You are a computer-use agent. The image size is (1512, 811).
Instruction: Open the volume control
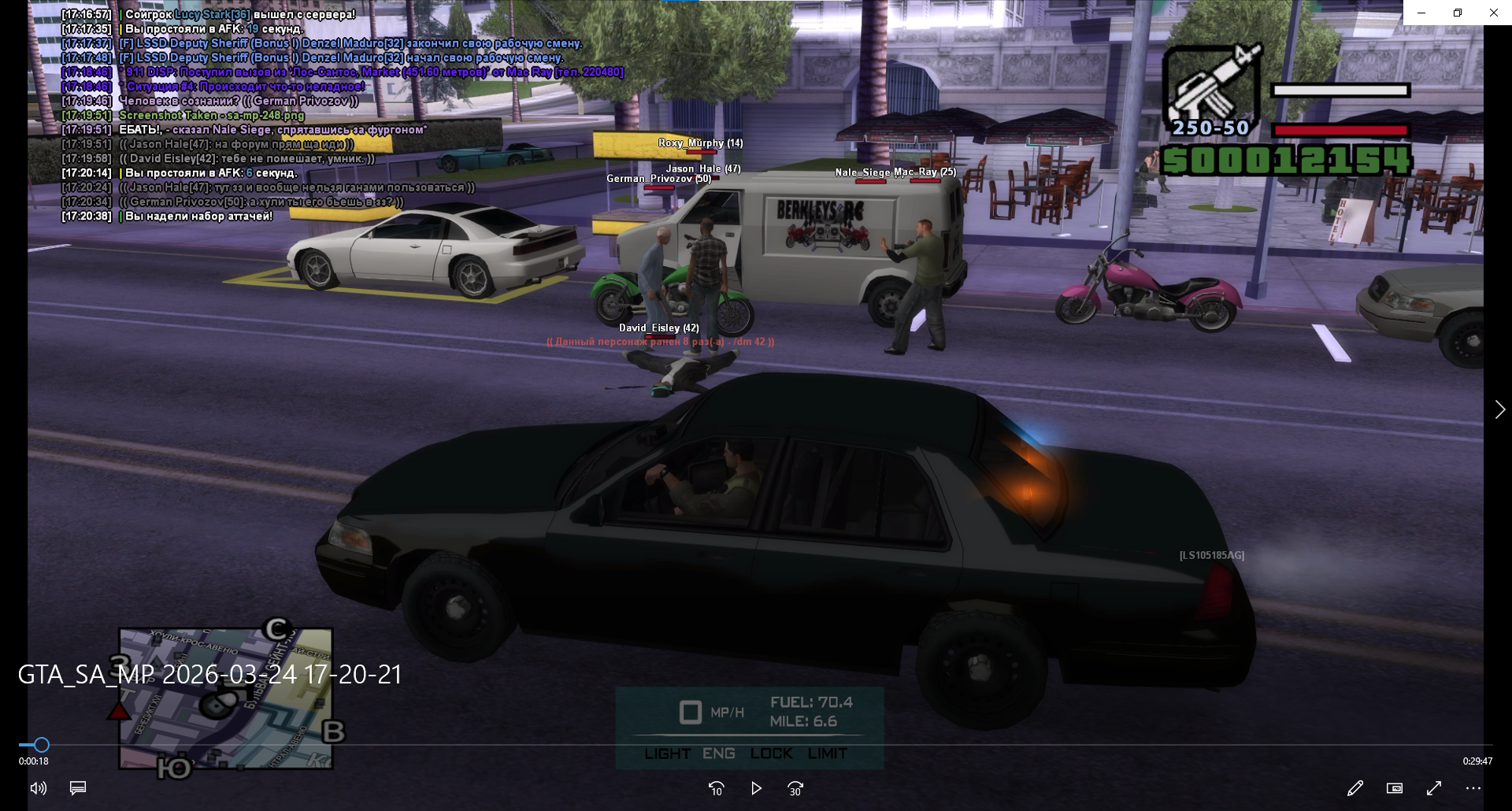coord(38,788)
